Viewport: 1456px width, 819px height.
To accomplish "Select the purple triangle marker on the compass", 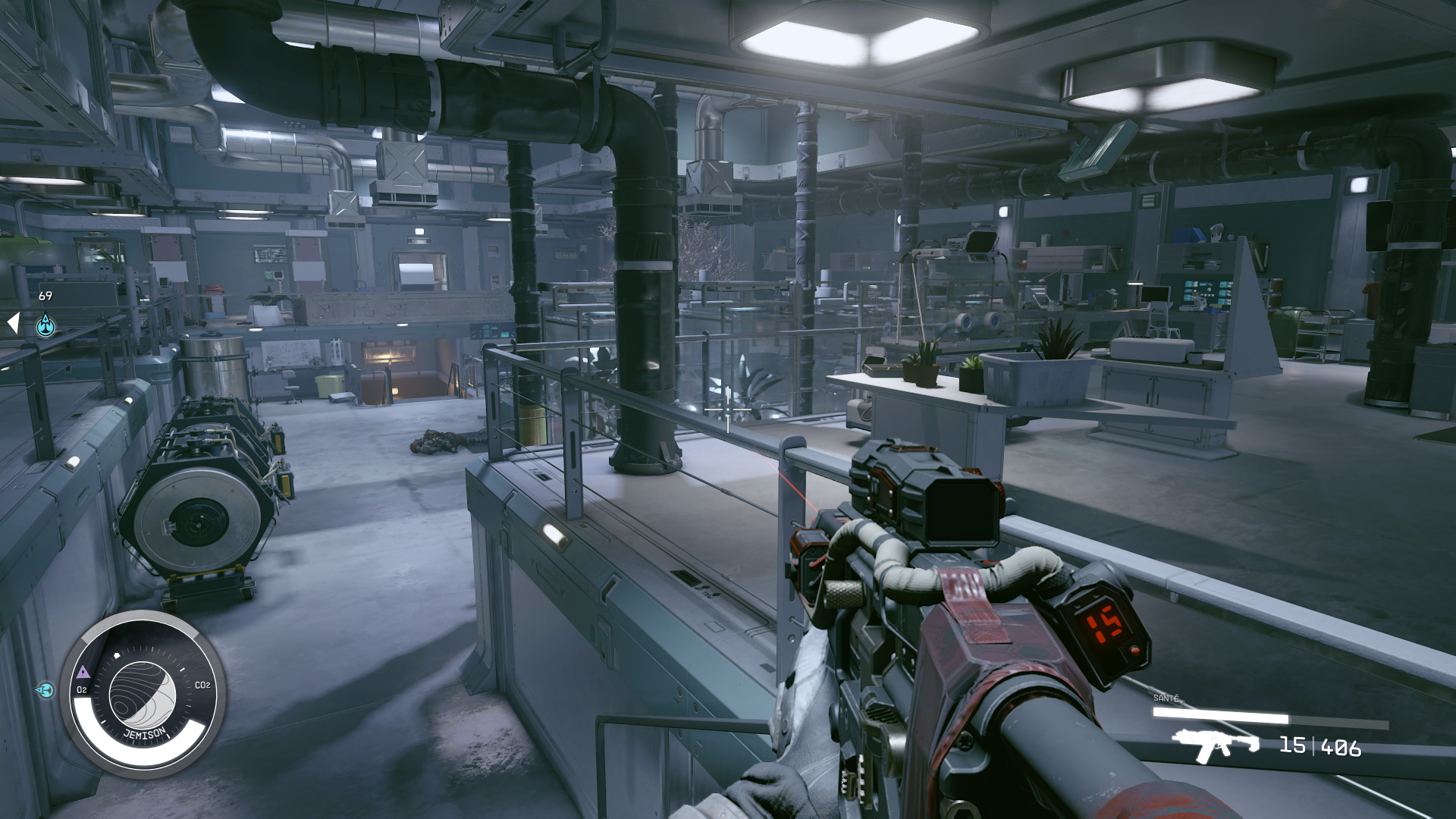I will [83, 672].
